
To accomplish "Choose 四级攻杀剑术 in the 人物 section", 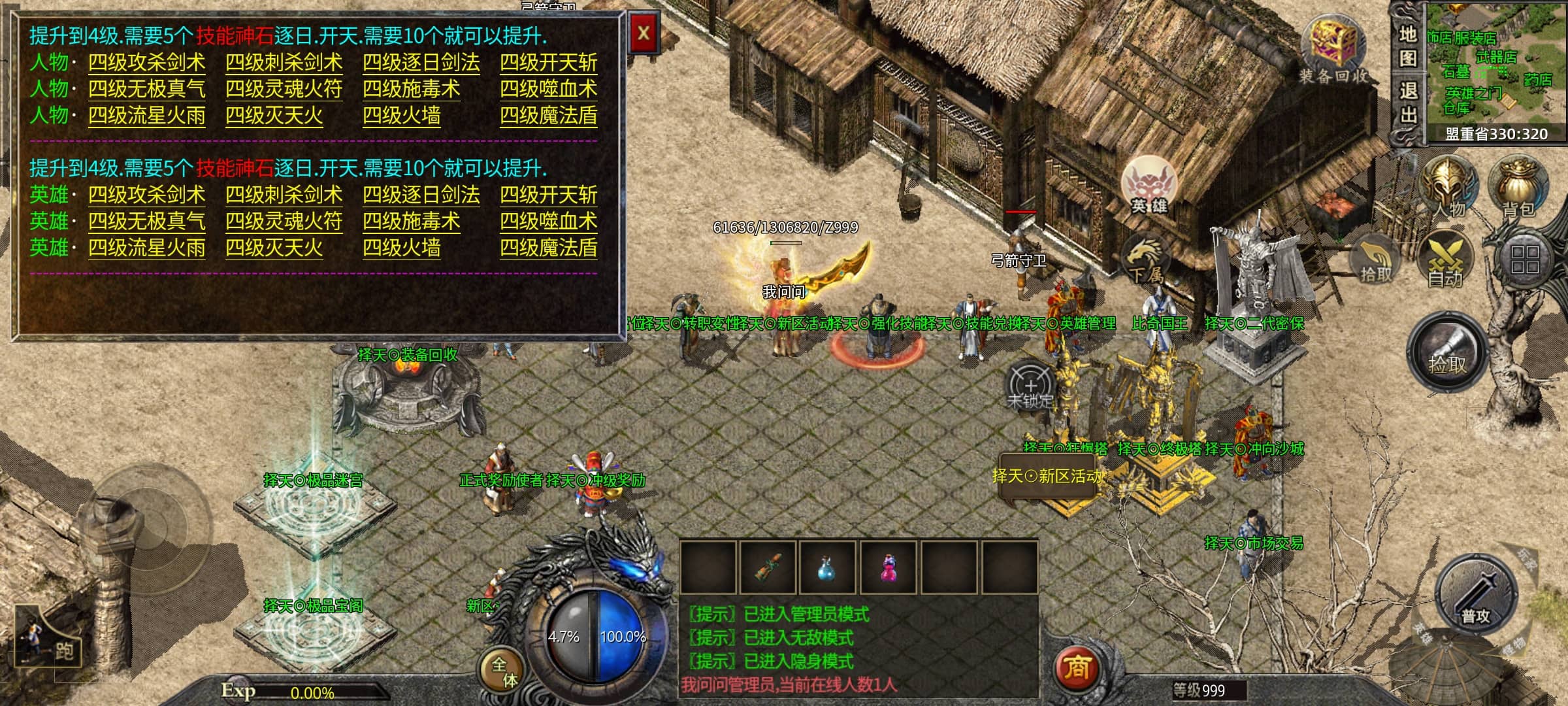I will [147, 63].
